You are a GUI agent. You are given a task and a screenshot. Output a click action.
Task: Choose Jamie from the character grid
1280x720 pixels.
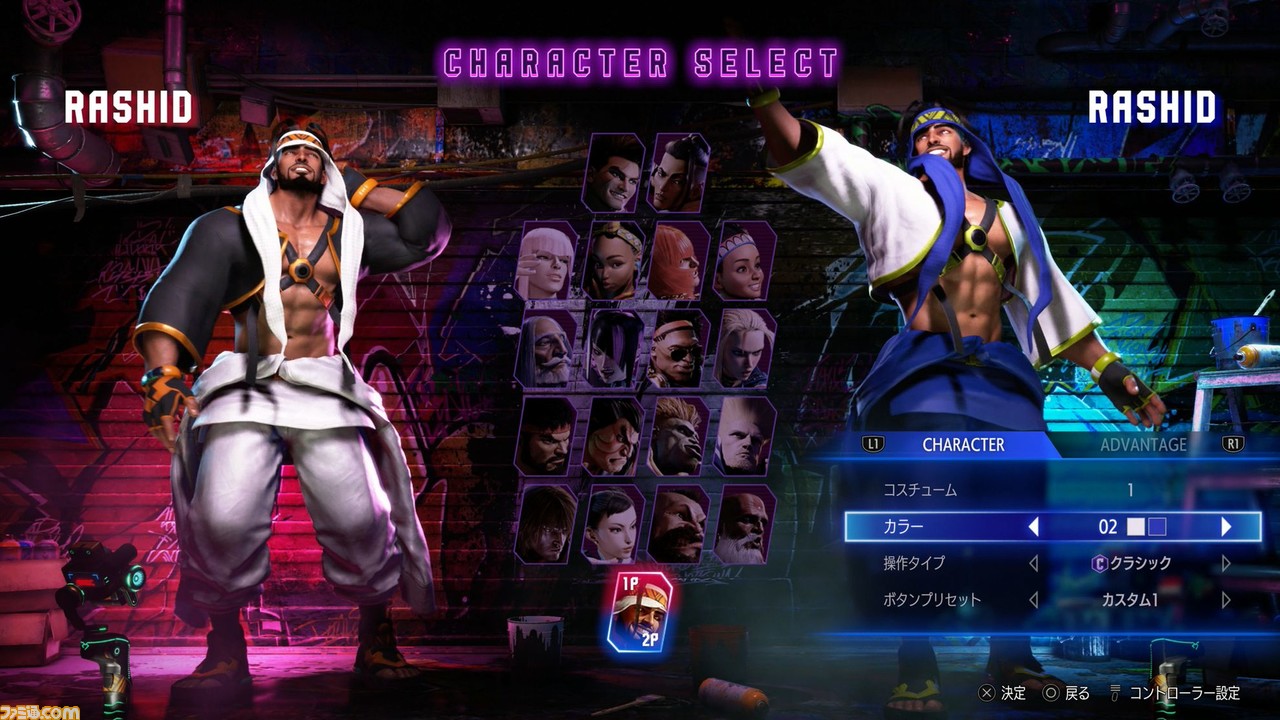679,173
